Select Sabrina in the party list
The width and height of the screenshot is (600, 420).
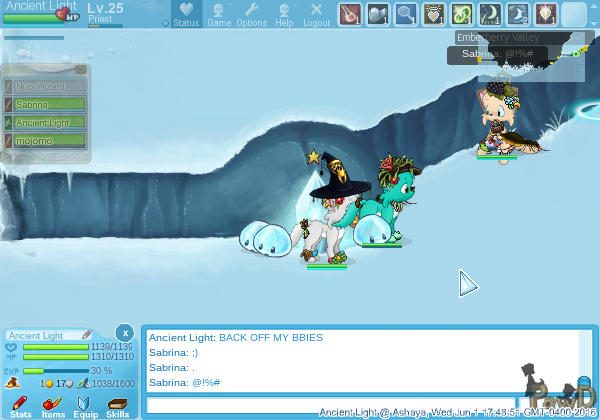tap(47, 104)
